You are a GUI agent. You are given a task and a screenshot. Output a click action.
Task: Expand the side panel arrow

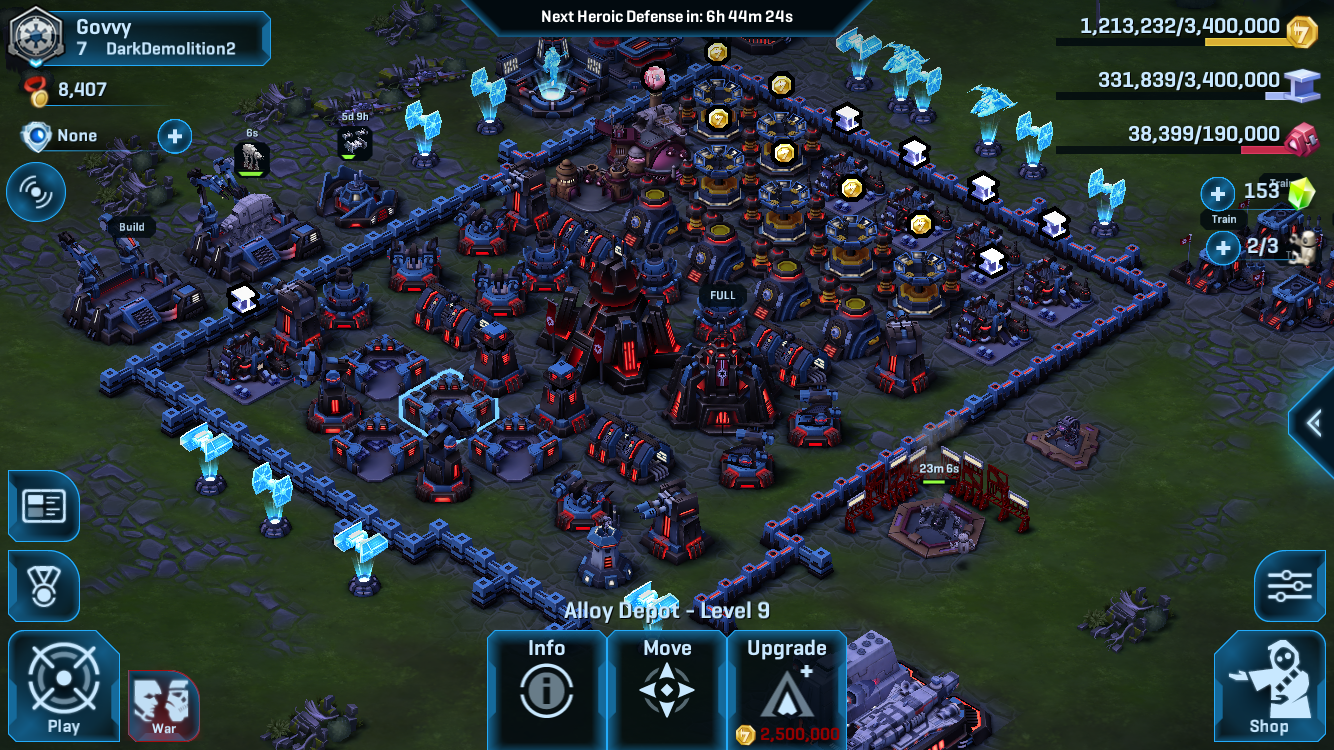[1315, 423]
